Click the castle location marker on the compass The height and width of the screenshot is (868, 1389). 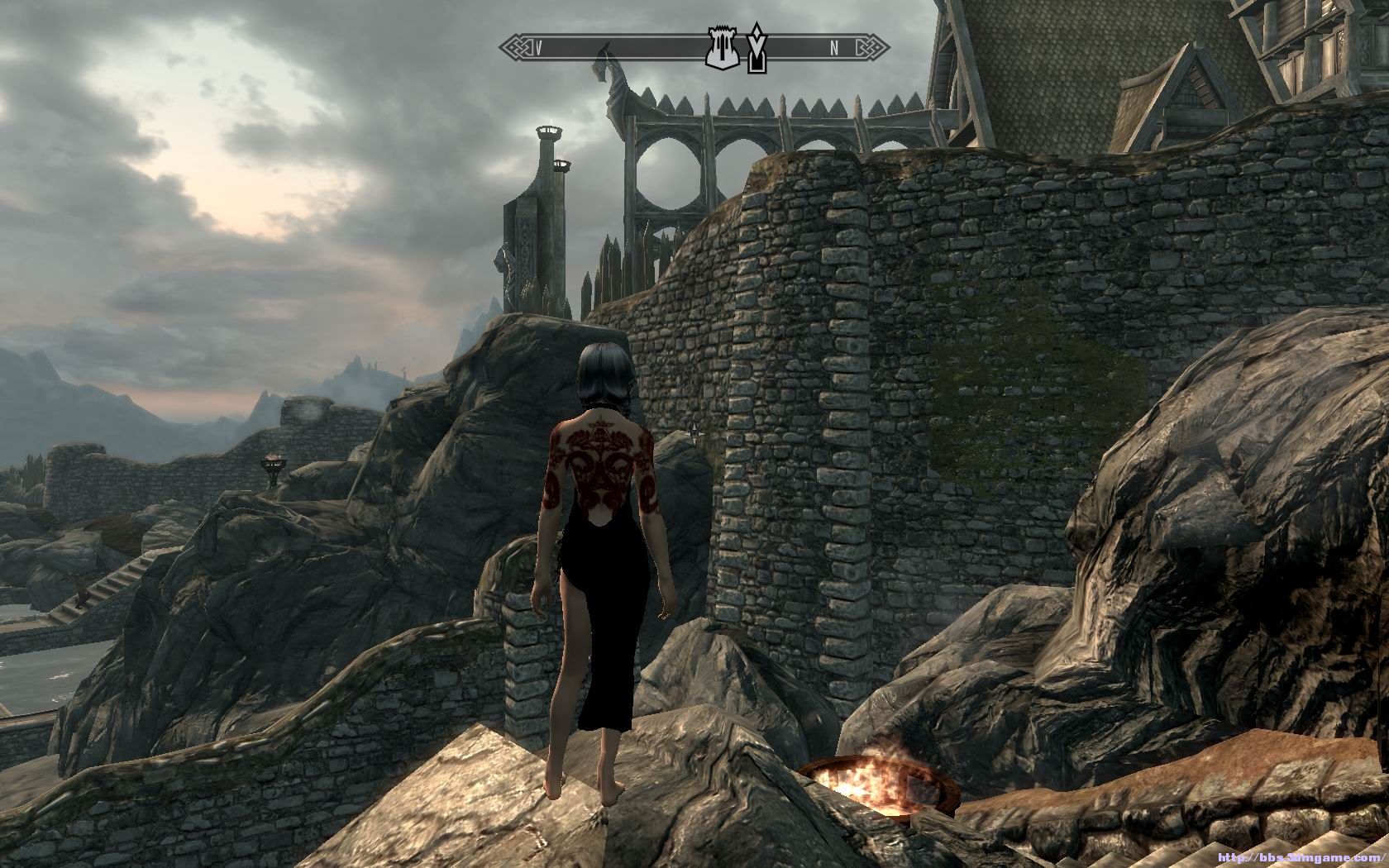pyautogui.click(x=720, y=49)
